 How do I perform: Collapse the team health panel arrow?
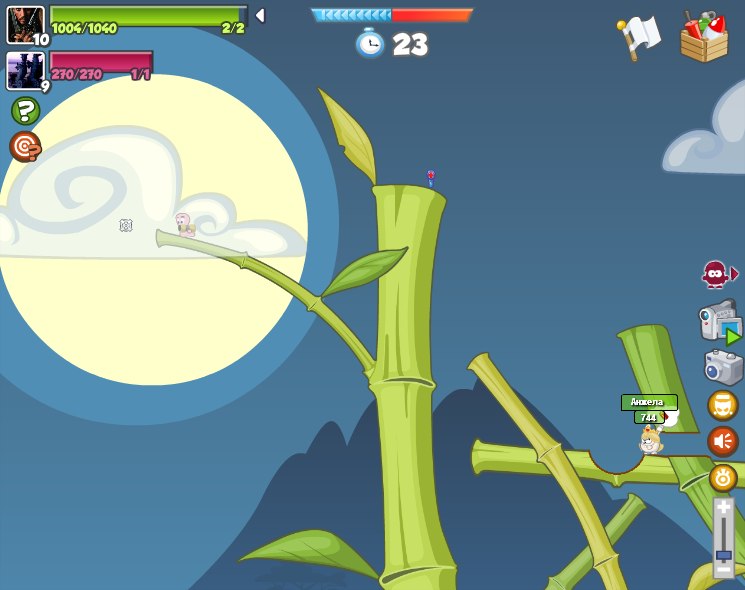click(x=260, y=15)
